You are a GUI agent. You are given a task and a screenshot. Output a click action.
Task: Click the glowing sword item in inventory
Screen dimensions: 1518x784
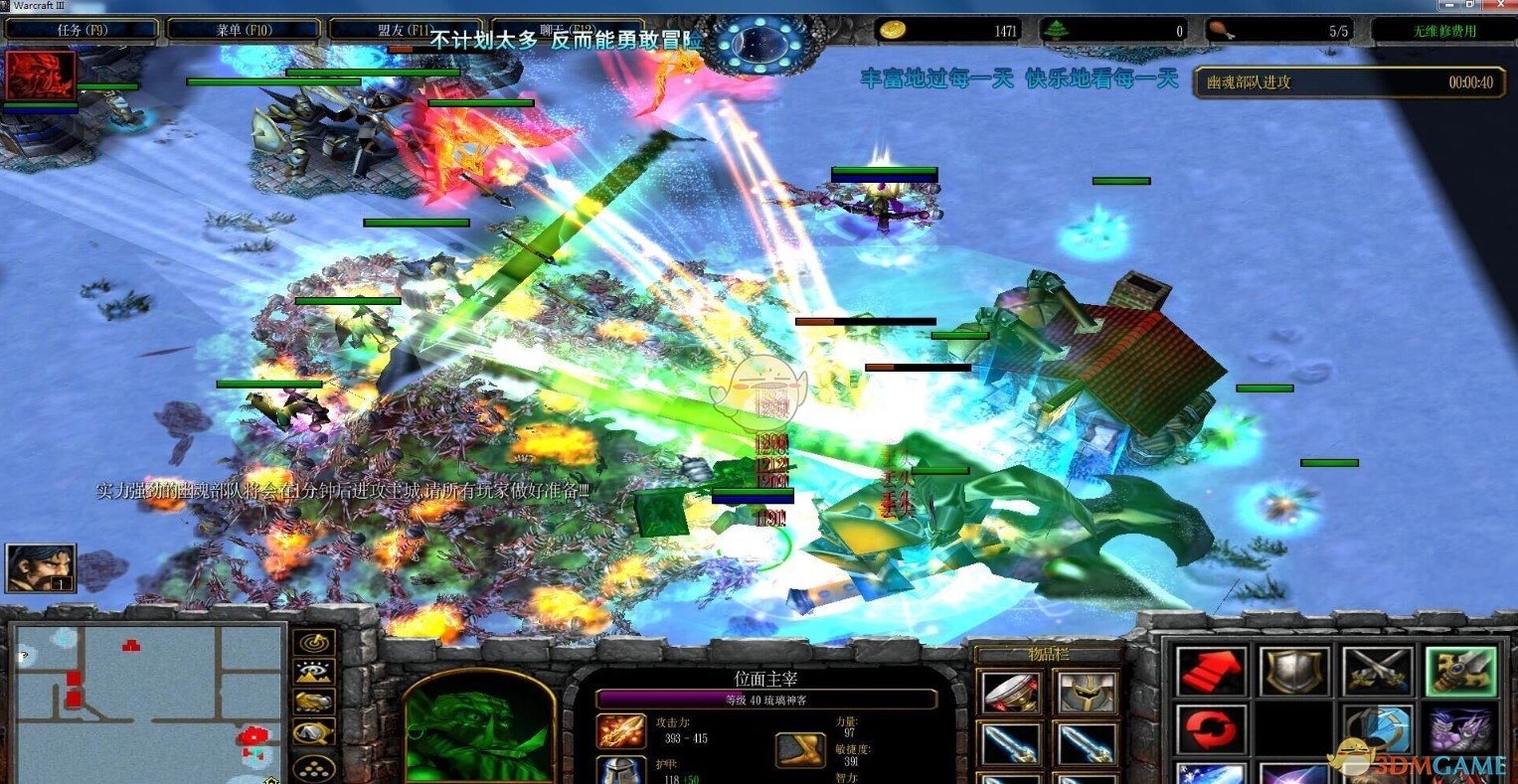1010,743
